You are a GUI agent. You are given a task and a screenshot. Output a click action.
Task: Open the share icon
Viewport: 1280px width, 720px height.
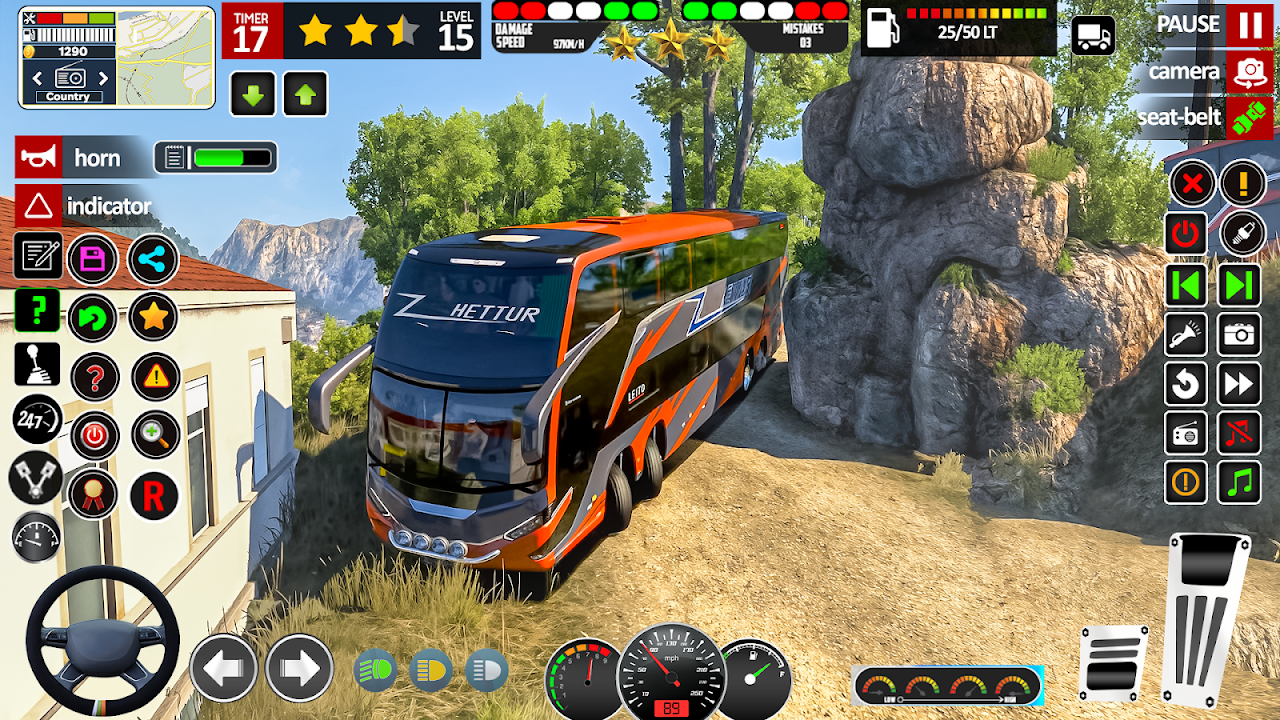point(153,259)
